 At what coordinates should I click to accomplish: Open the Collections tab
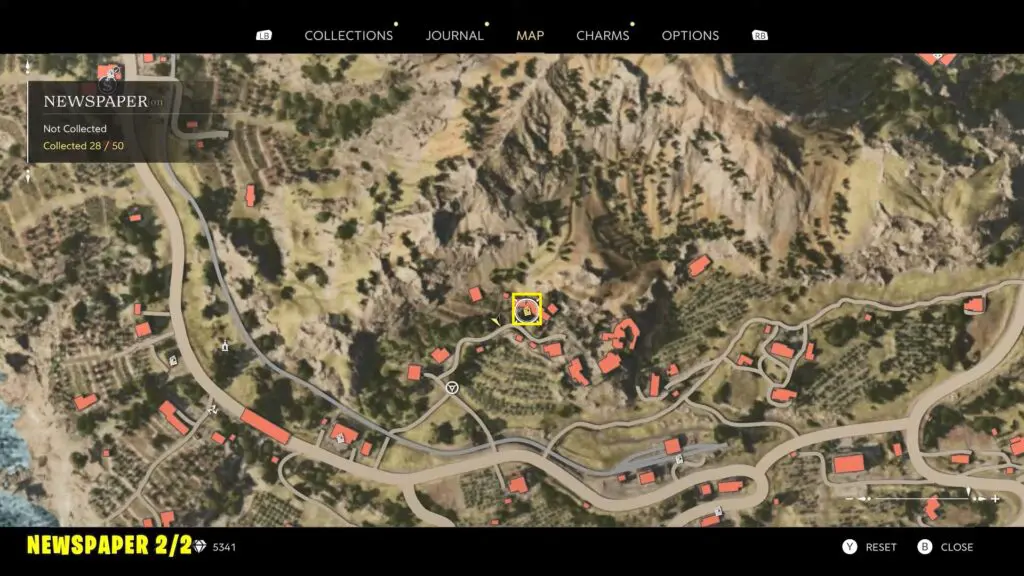point(348,35)
